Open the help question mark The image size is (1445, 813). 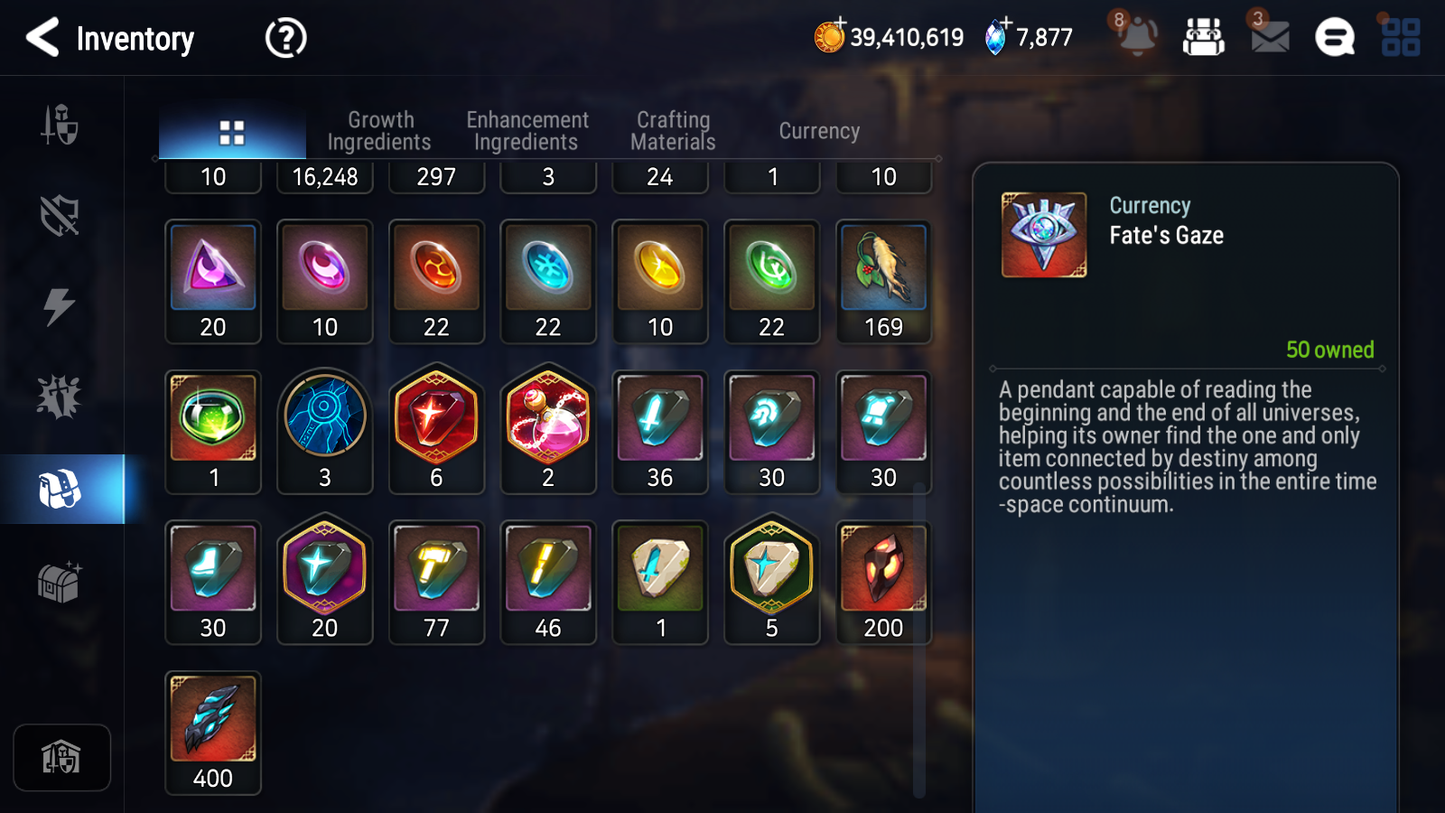(285, 39)
